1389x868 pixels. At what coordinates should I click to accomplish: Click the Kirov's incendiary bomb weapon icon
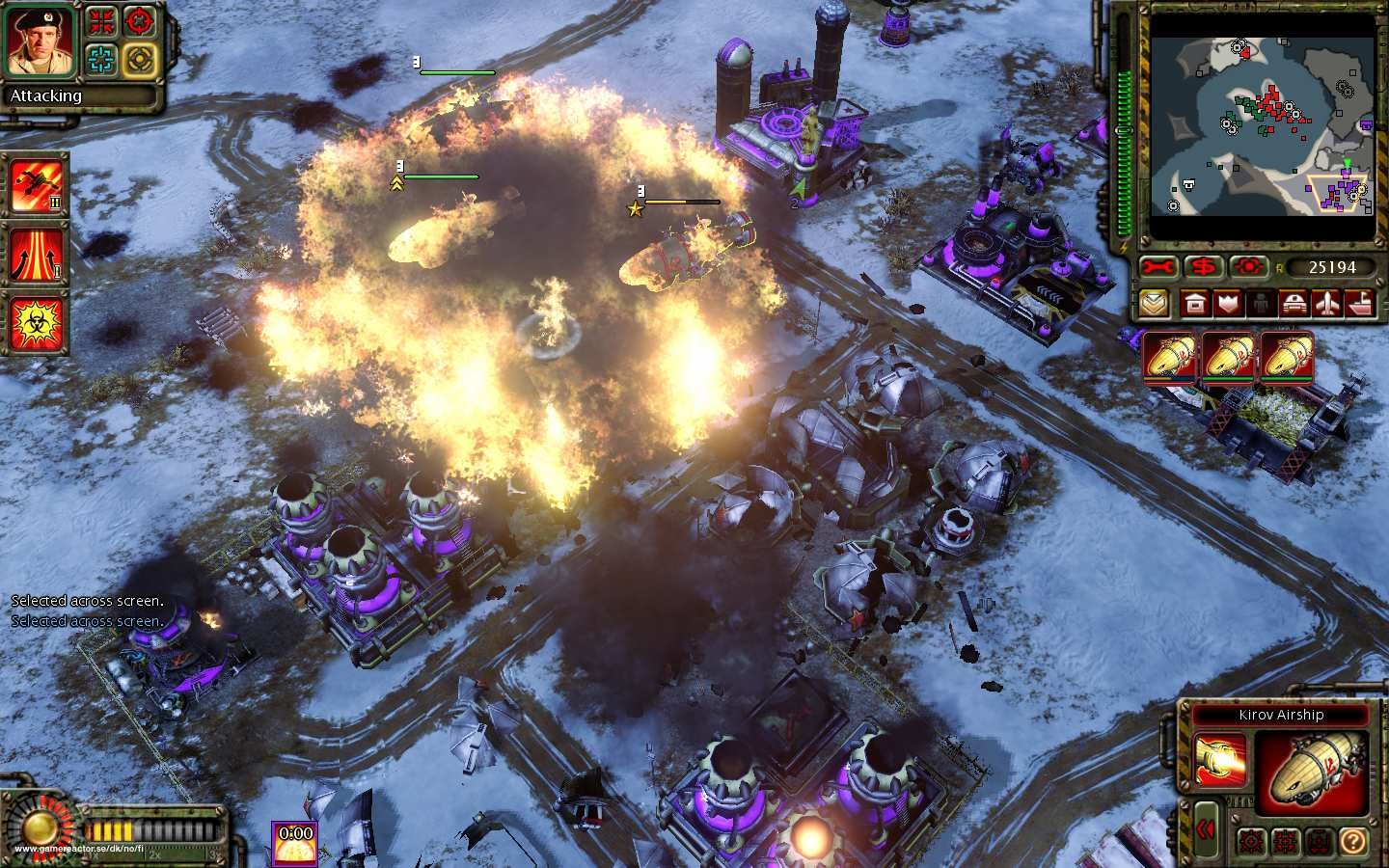tap(1219, 759)
